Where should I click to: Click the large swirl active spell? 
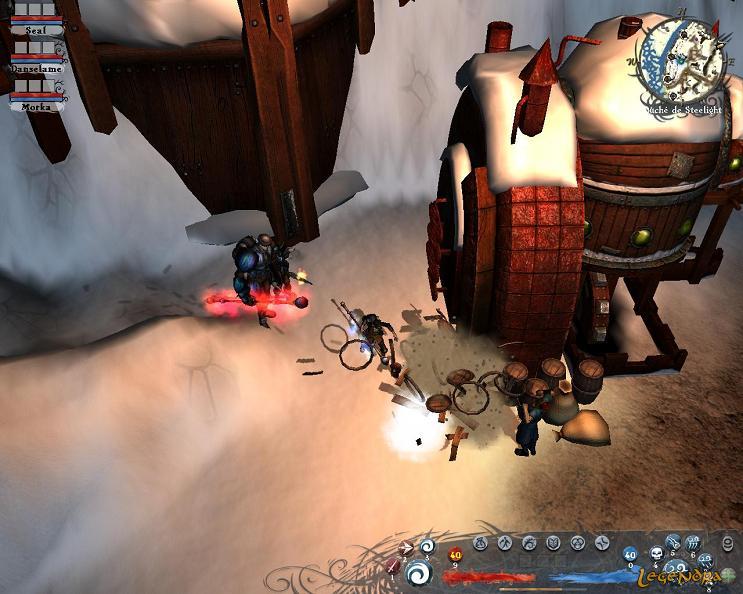point(419,573)
